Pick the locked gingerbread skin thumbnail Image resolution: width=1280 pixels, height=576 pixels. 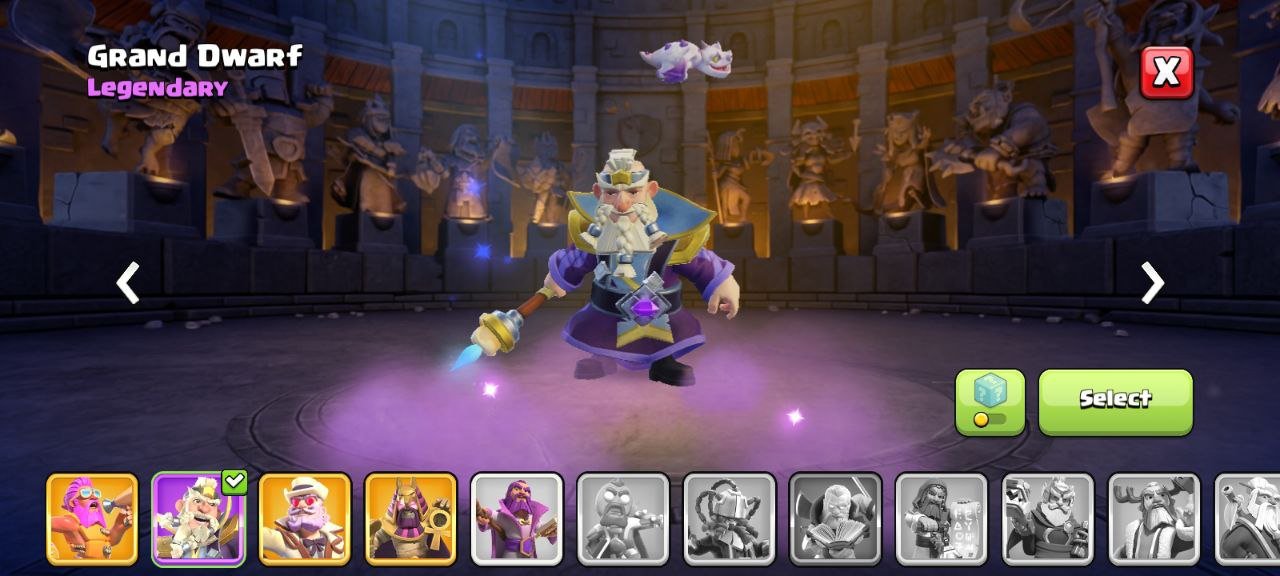coord(623,519)
